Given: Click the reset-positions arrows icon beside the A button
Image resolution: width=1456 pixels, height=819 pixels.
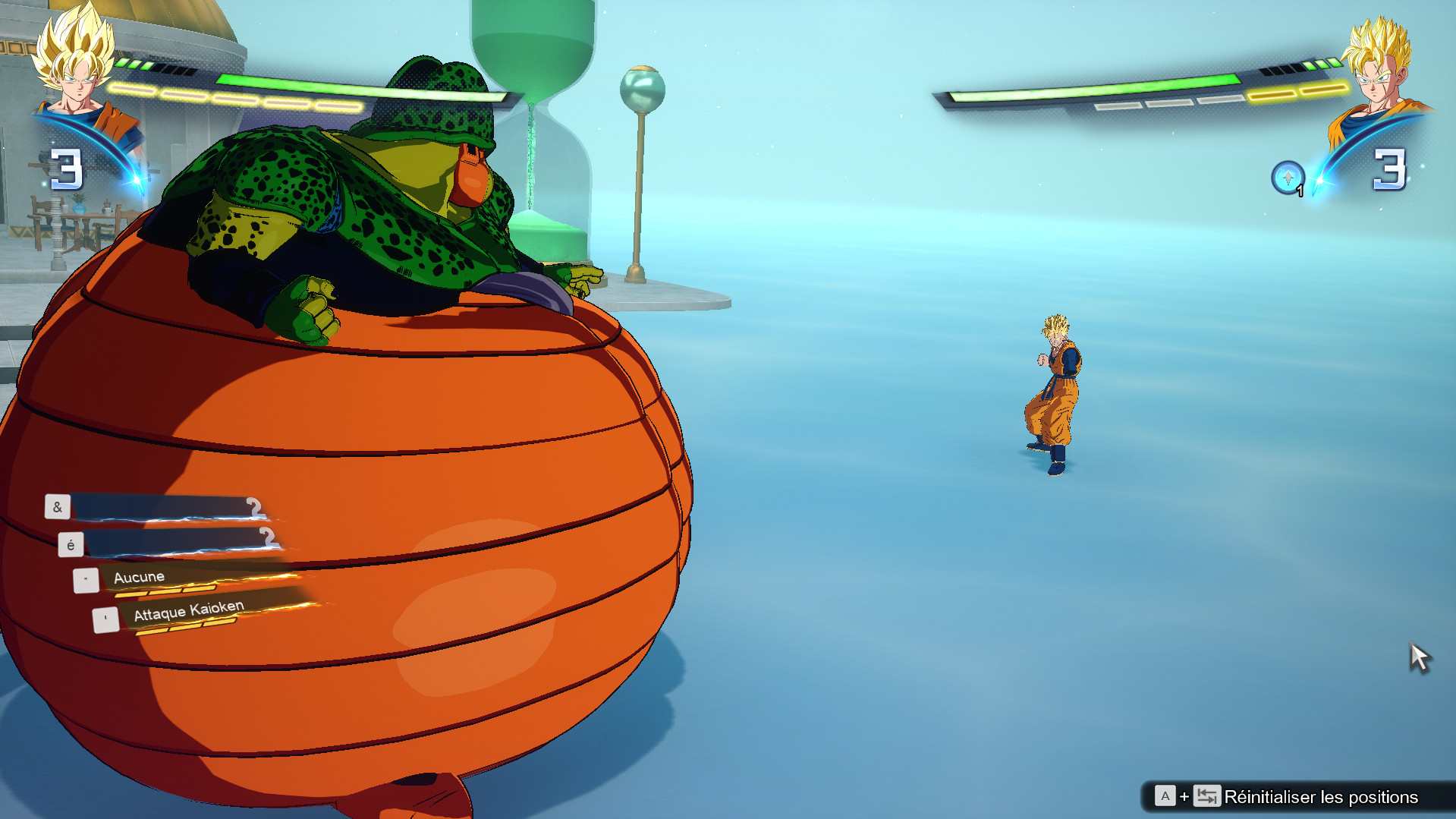Looking at the screenshot, I should 1206,796.
